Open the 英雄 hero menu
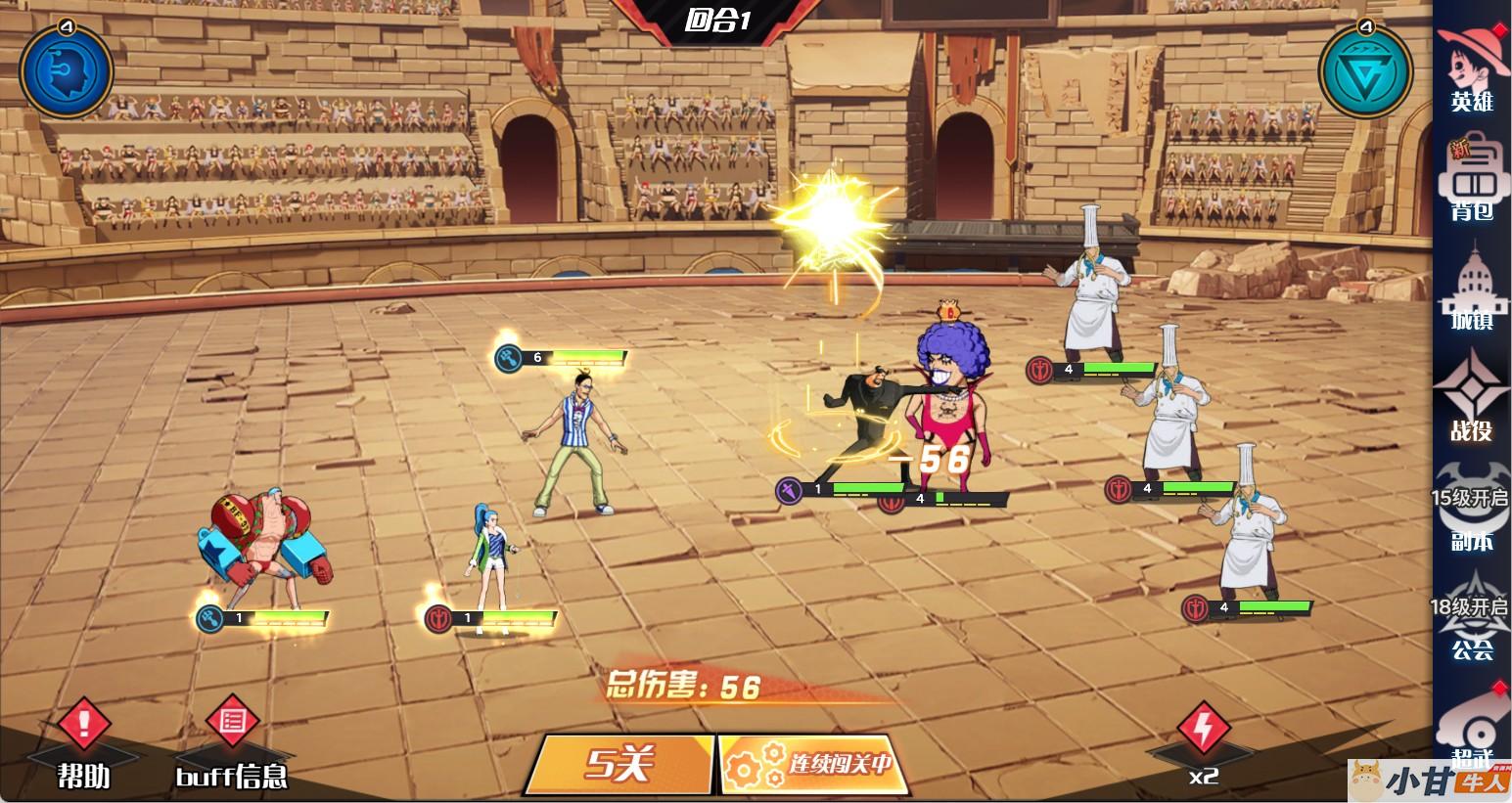 [1471, 68]
